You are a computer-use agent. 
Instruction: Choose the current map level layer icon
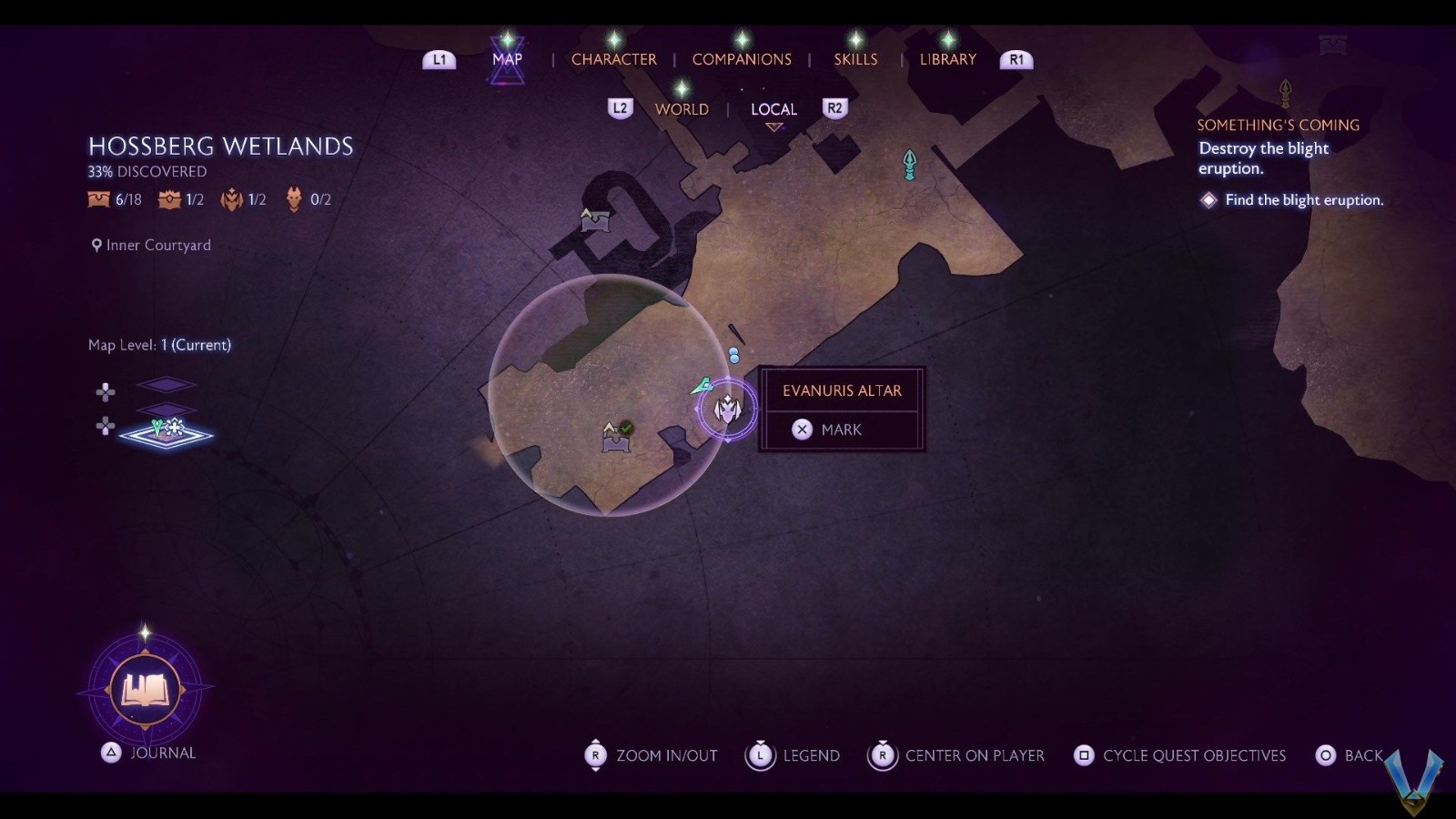pos(167,431)
